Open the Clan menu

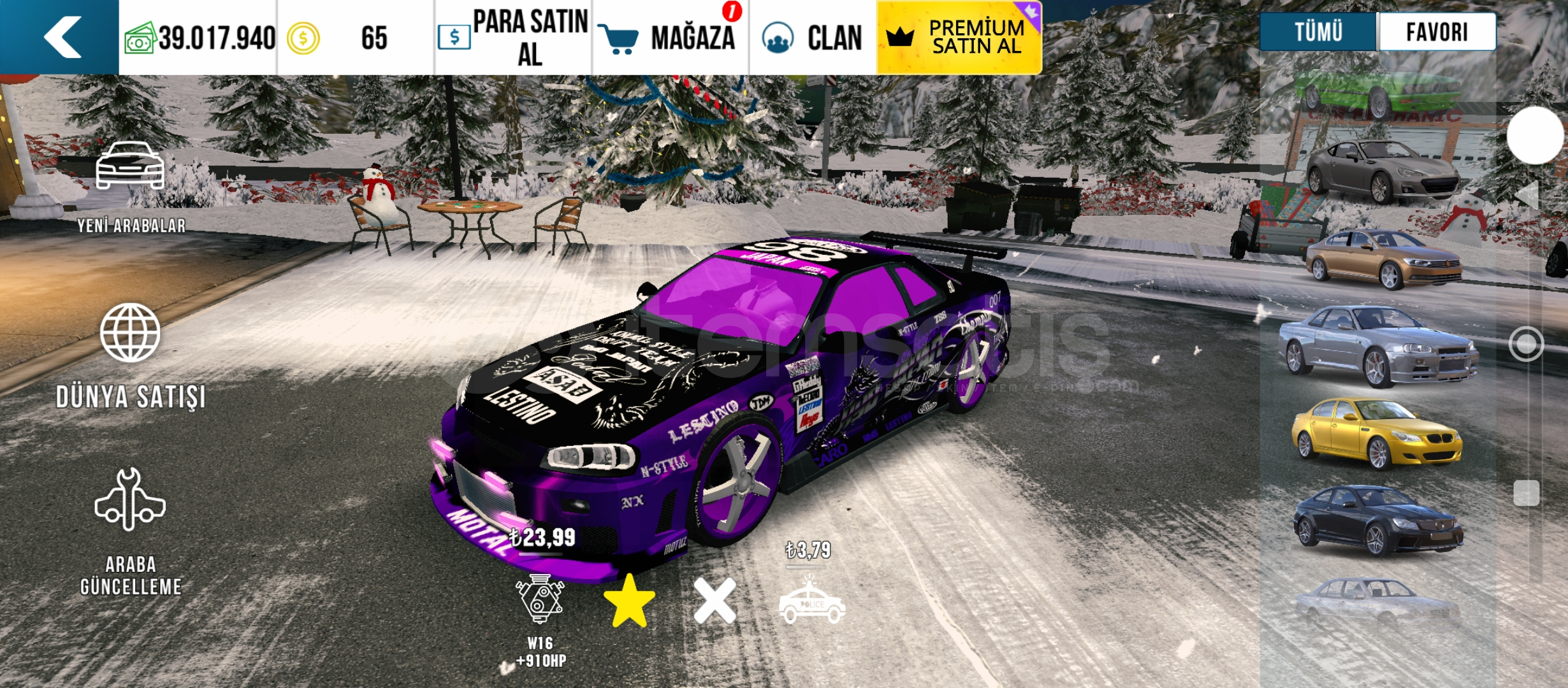(x=813, y=38)
